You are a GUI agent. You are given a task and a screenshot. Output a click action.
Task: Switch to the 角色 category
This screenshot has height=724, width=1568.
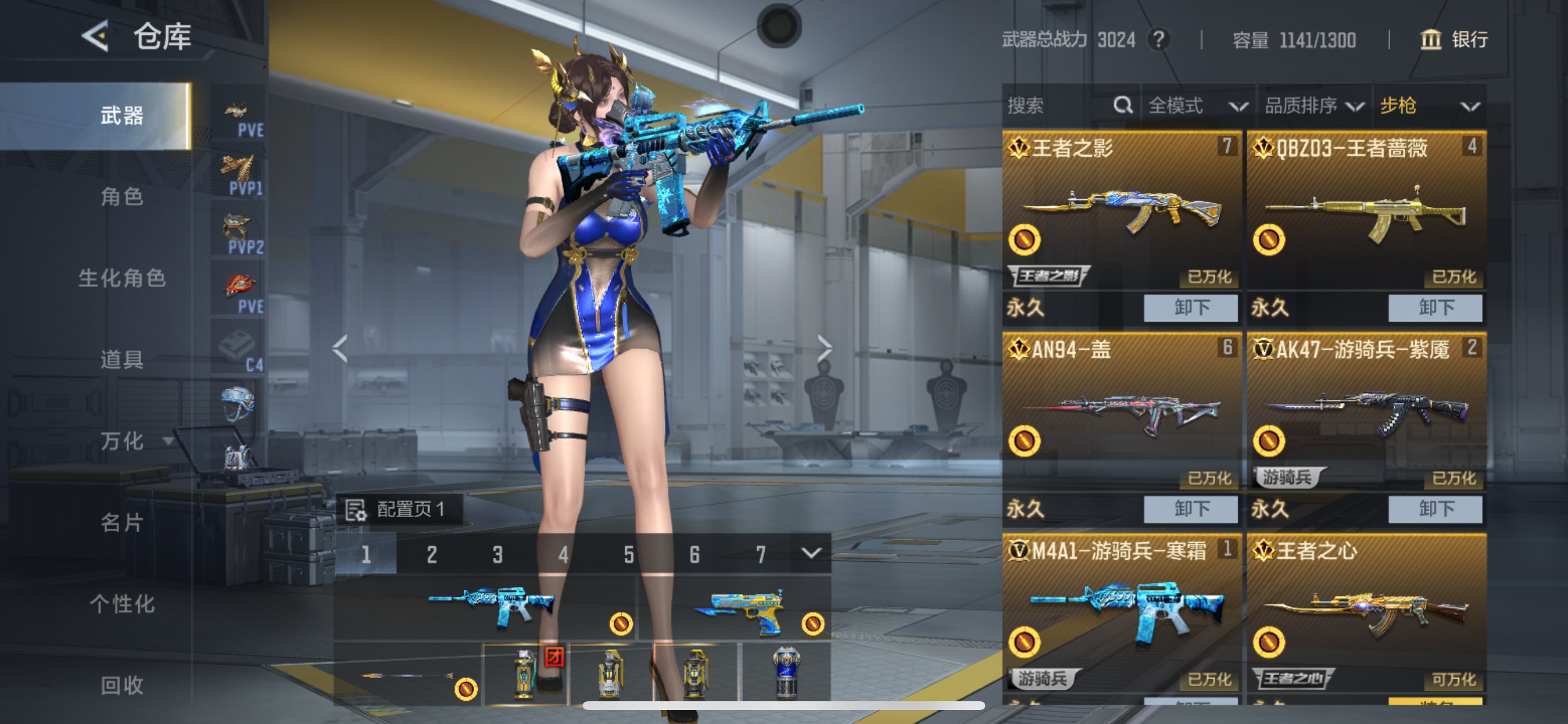122,196
